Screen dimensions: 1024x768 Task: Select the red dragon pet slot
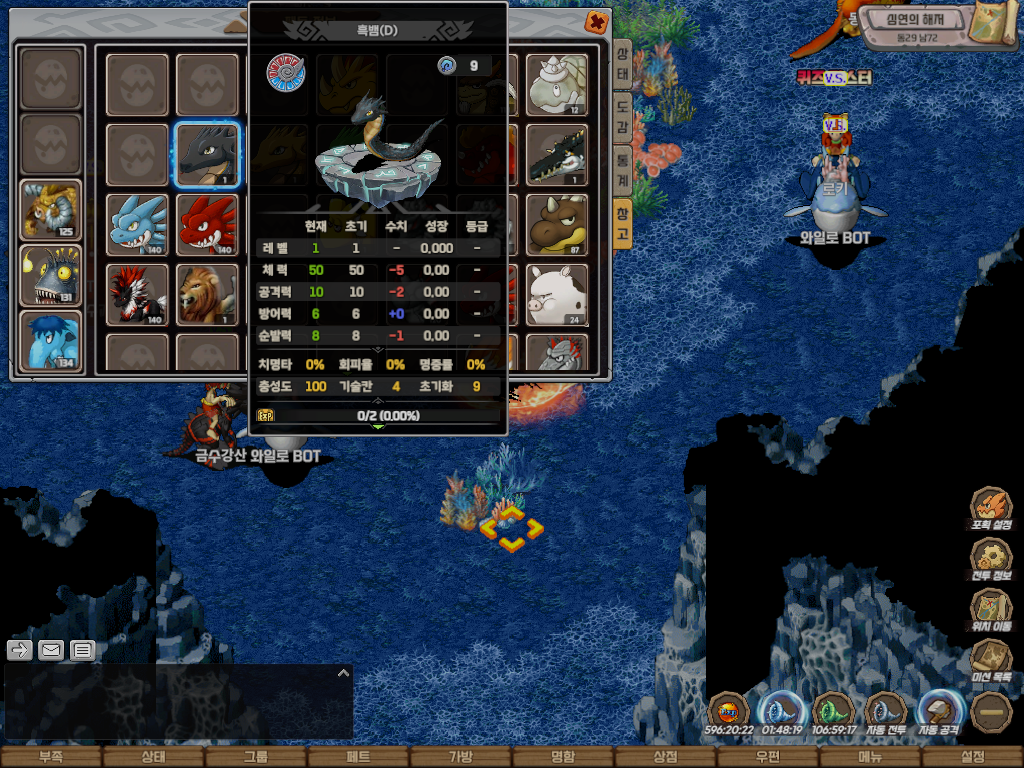pyautogui.click(x=207, y=224)
